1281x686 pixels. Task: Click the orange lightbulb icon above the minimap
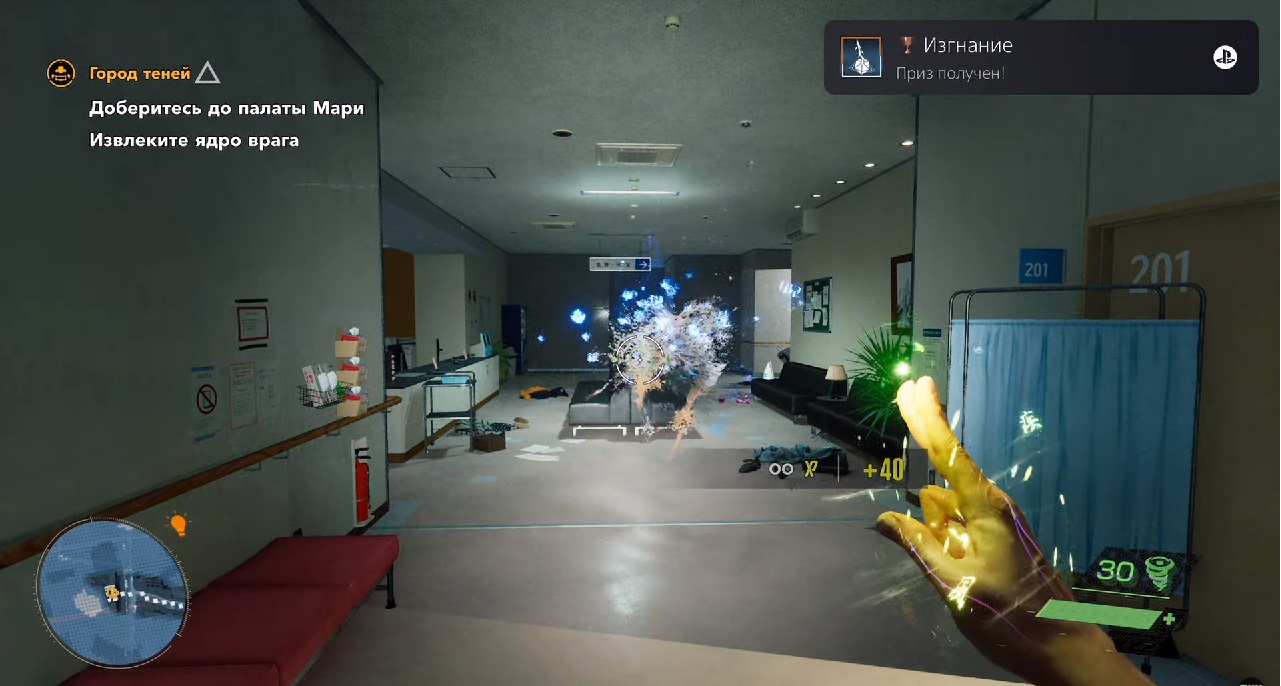tap(179, 524)
